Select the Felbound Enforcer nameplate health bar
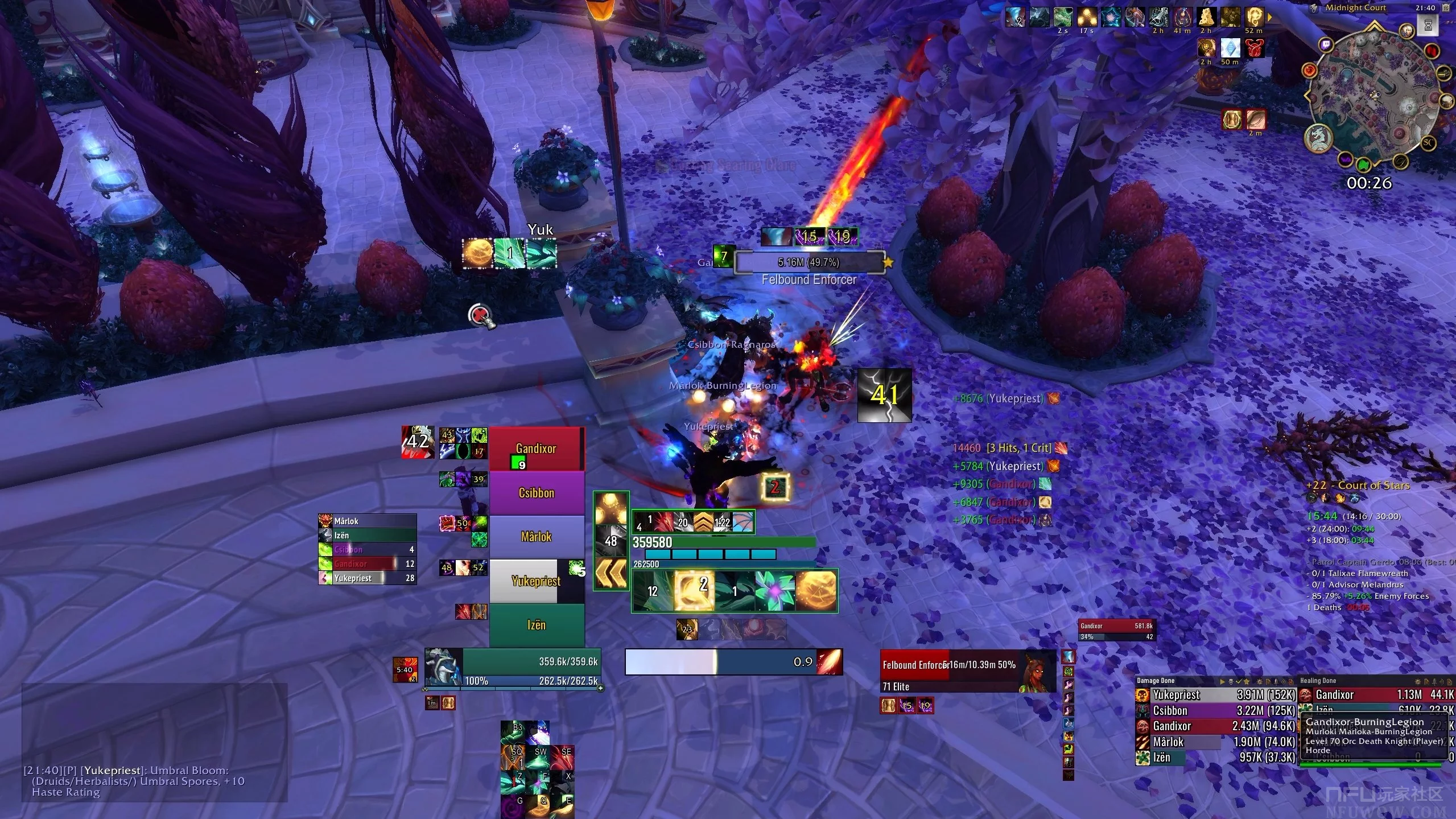Screen dimensions: 1456x819 coord(809,262)
